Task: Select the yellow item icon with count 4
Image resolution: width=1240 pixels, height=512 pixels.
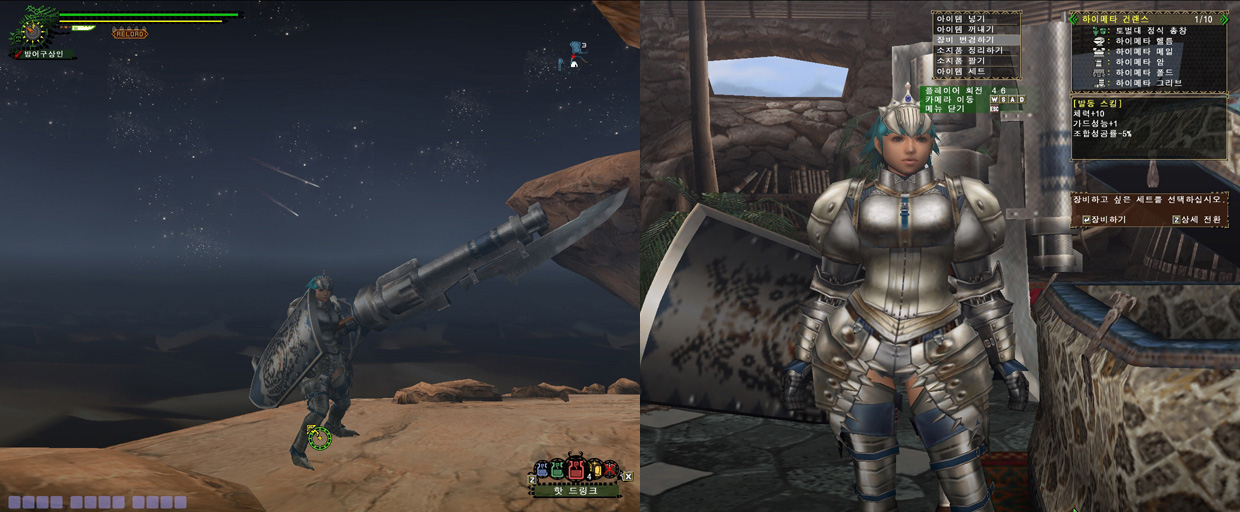Action: (595, 469)
